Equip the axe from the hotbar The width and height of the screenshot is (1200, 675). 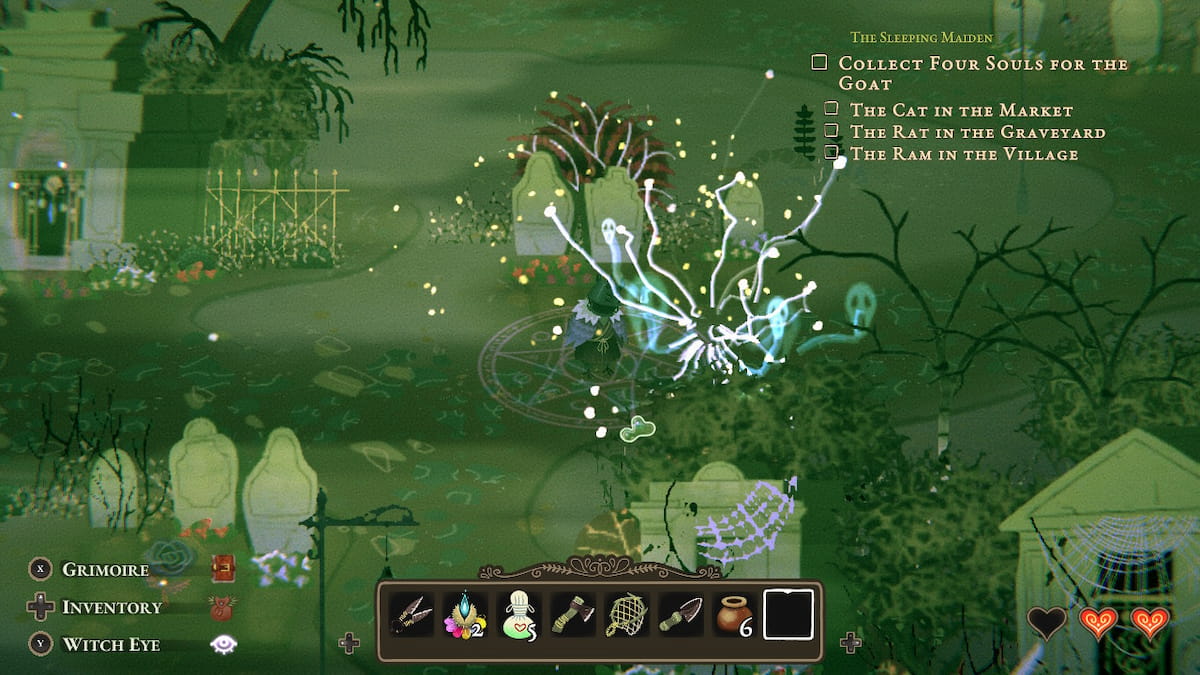tap(573, 614)
